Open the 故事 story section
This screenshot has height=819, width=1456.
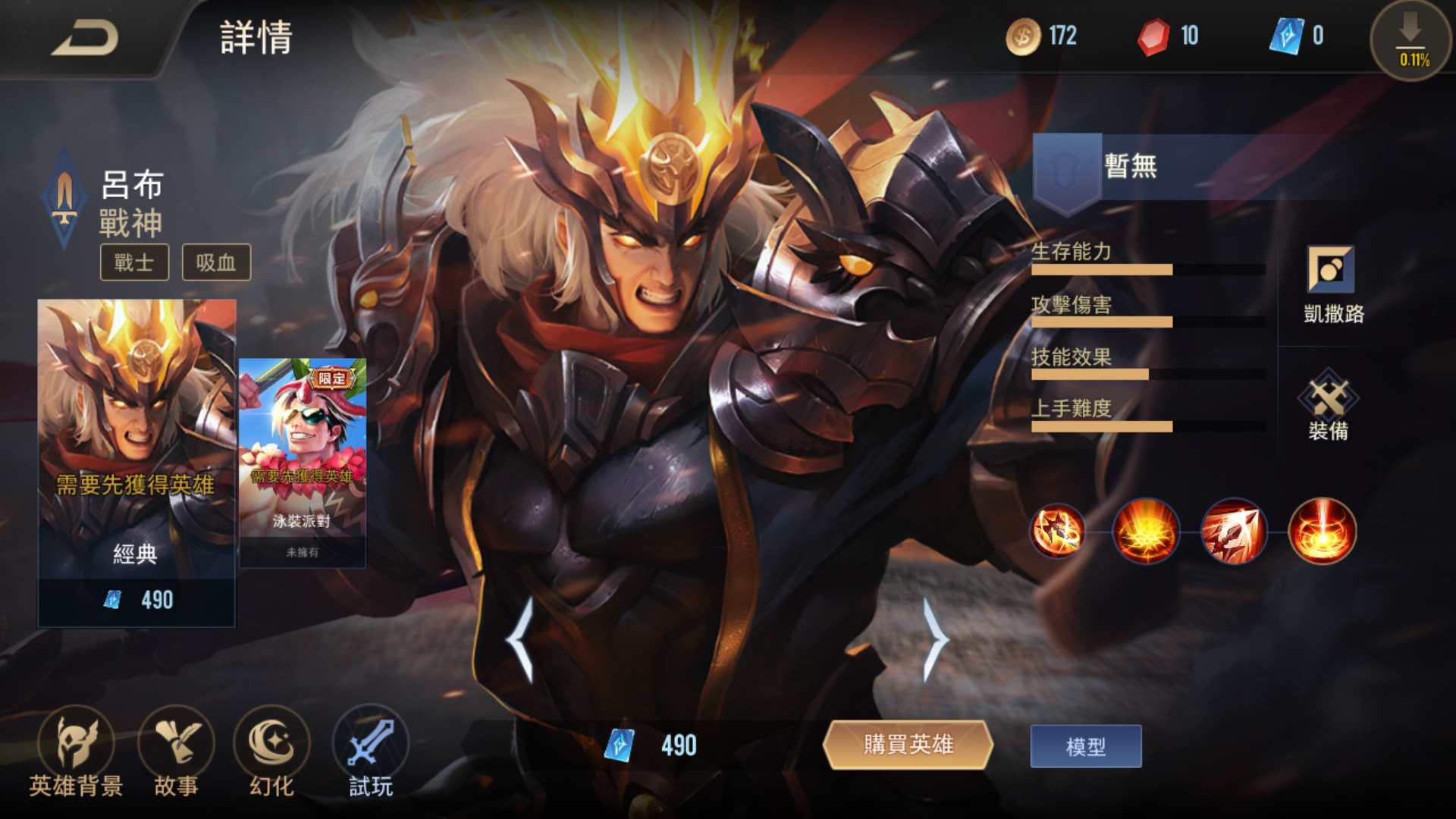click(x=173, y=755)
